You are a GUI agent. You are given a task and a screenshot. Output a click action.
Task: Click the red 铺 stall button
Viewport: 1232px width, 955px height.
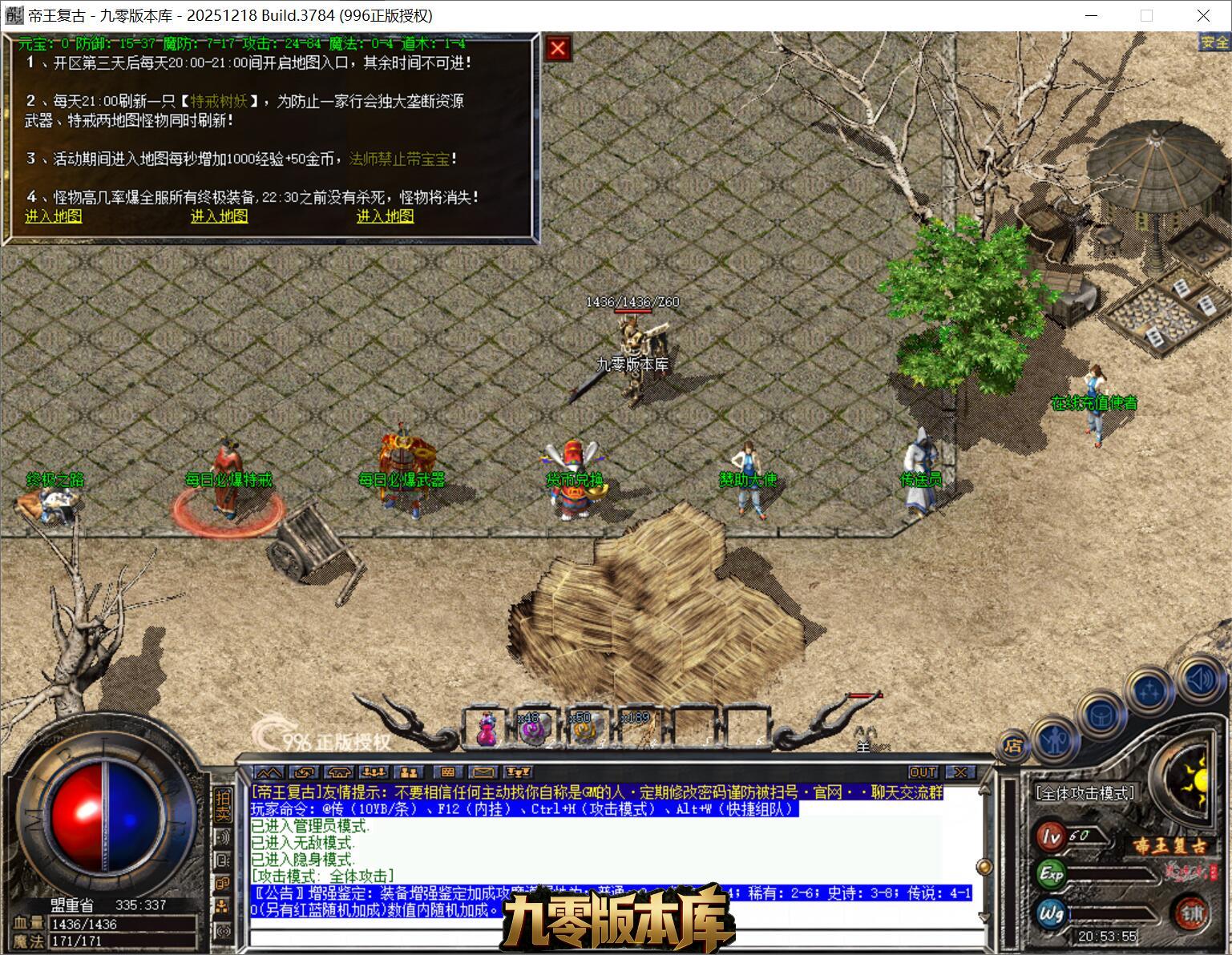(1191, 913)
